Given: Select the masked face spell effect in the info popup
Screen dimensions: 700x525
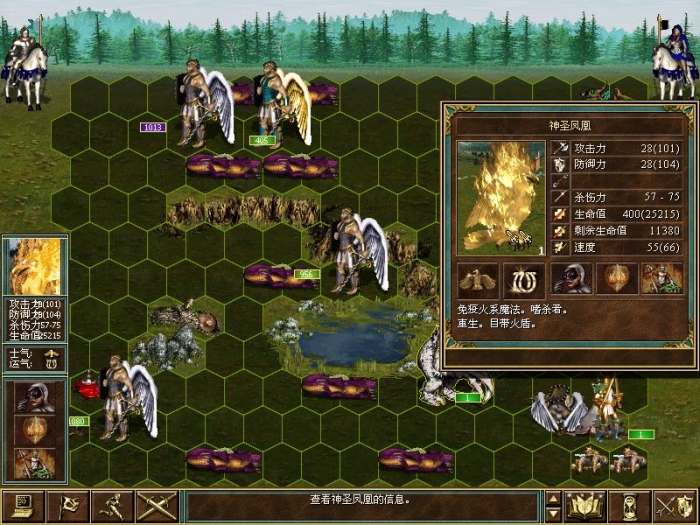Looking at the screenshot, I should pos(571,278).
